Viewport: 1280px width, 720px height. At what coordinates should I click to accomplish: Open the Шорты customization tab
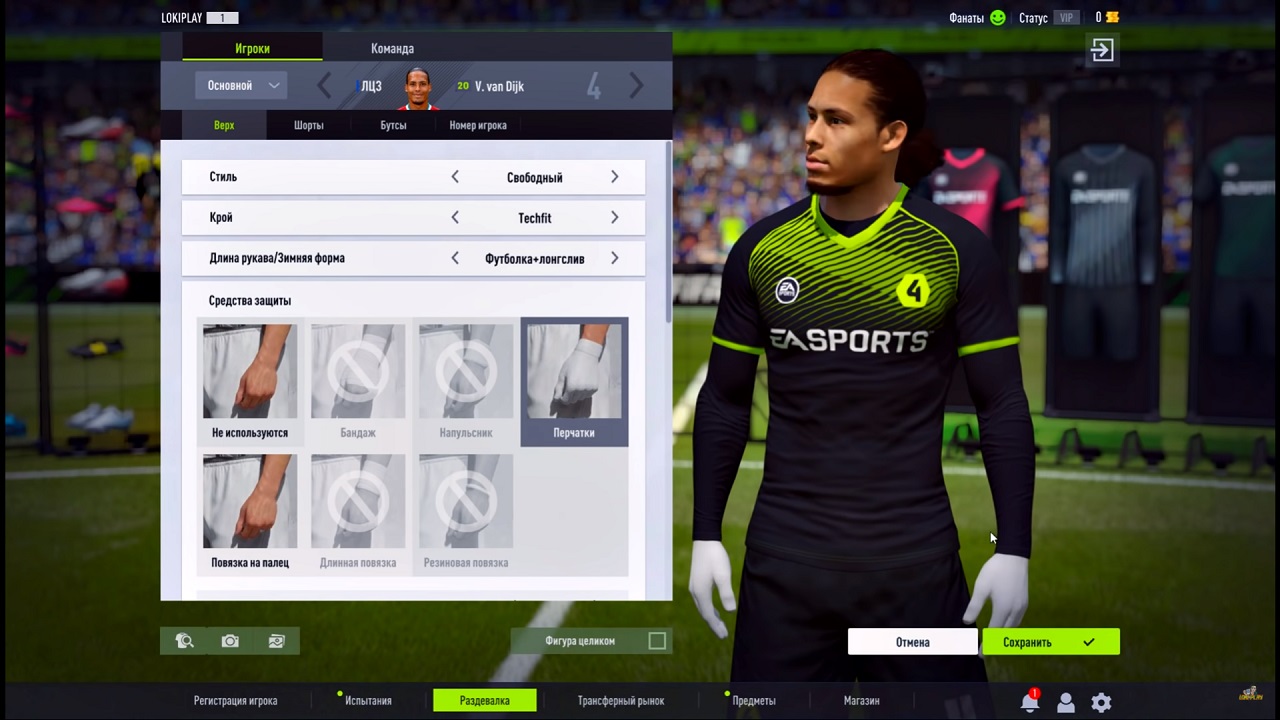click(308, 125)
